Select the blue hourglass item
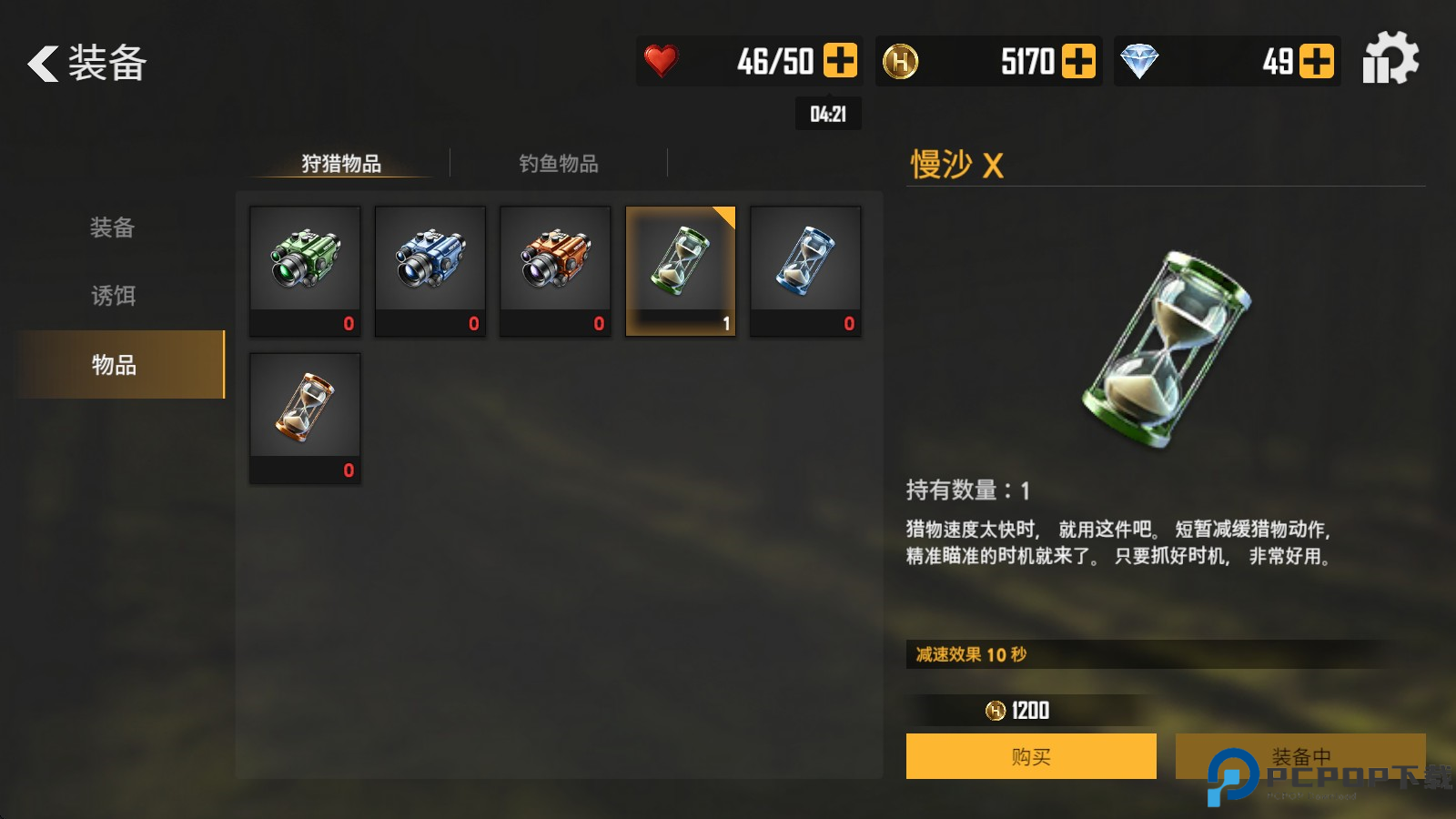1456x819 pixels. (x=806, y=264)
